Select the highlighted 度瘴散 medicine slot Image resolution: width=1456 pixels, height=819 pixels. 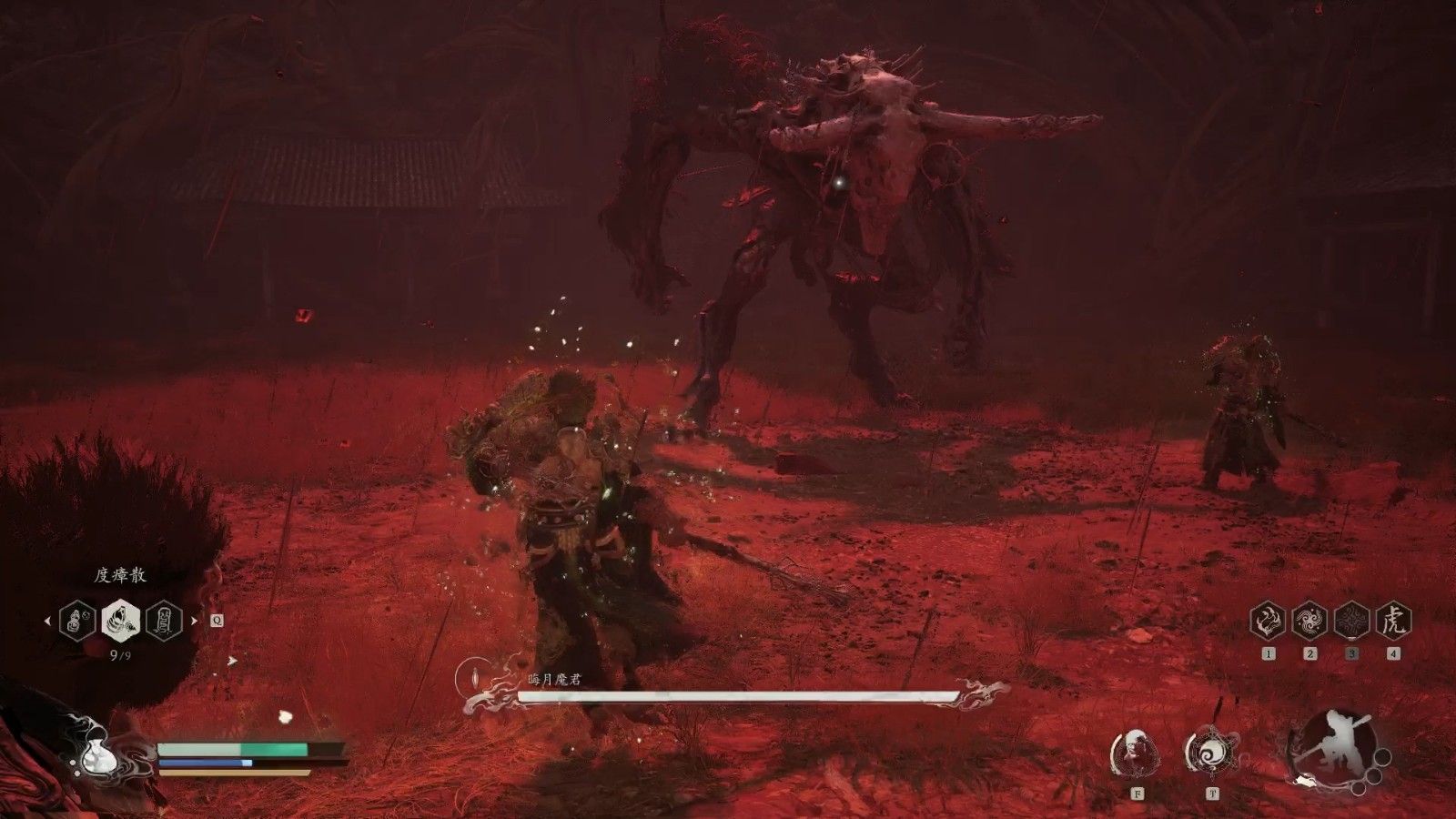(x=121, y=622)
